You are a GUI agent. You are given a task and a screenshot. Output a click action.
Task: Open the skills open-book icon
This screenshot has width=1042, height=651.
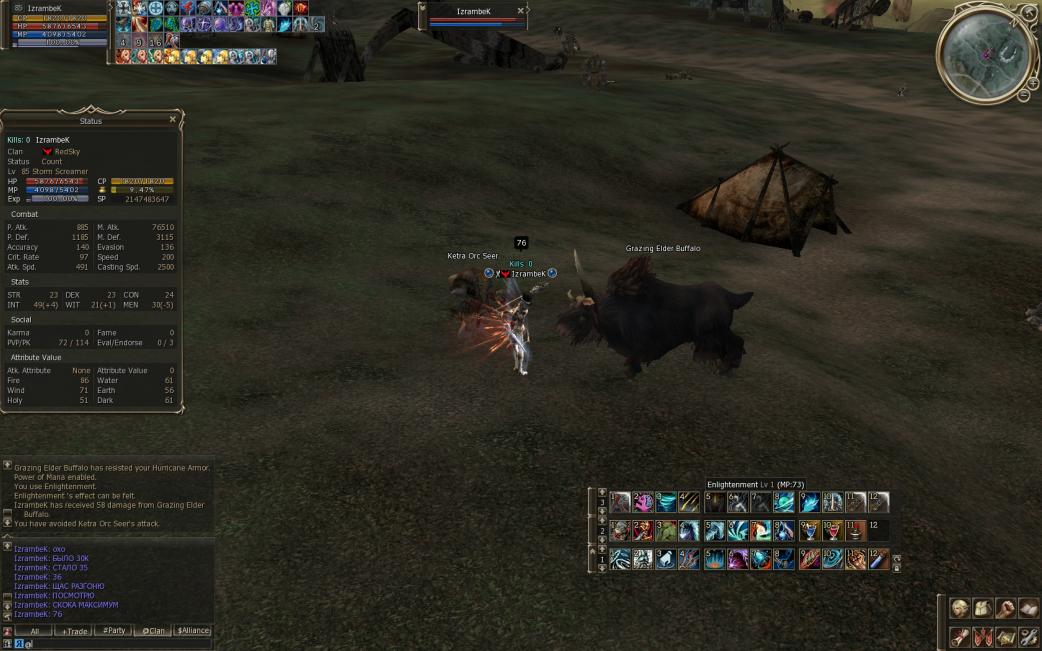pos(1028,608)
